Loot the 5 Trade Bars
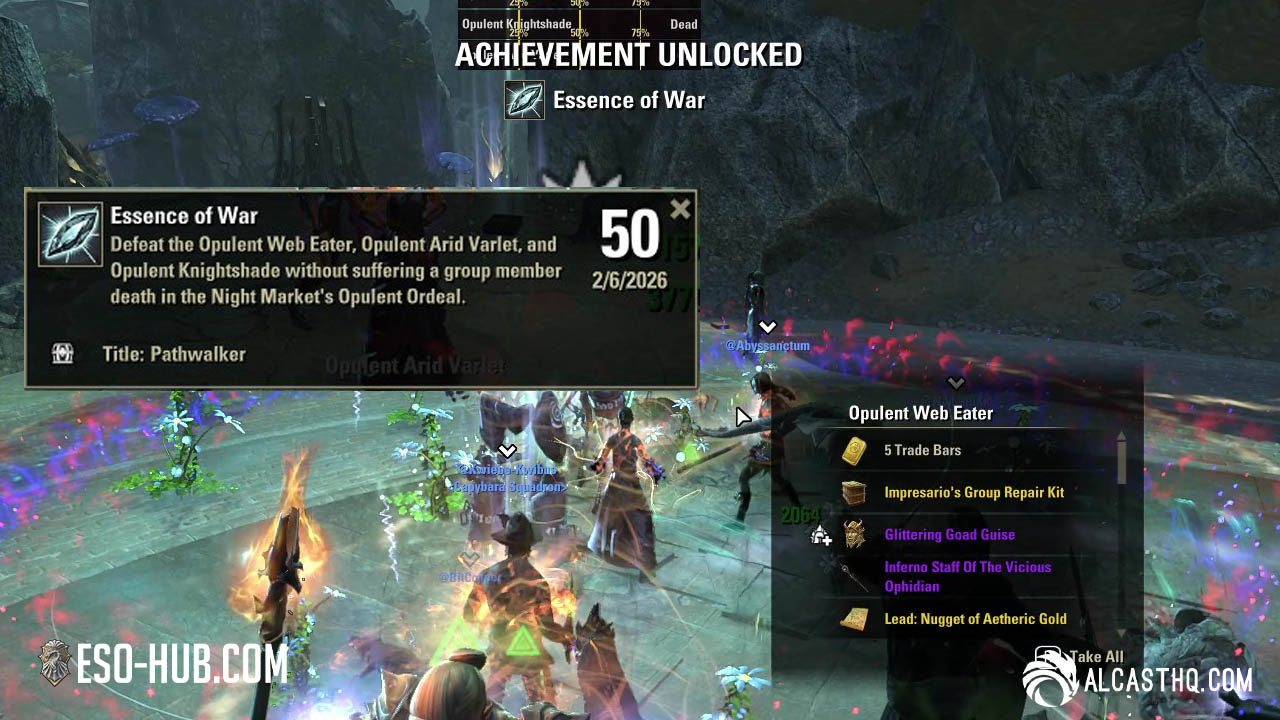This screenshot has height=720, width=1280. 922,451
